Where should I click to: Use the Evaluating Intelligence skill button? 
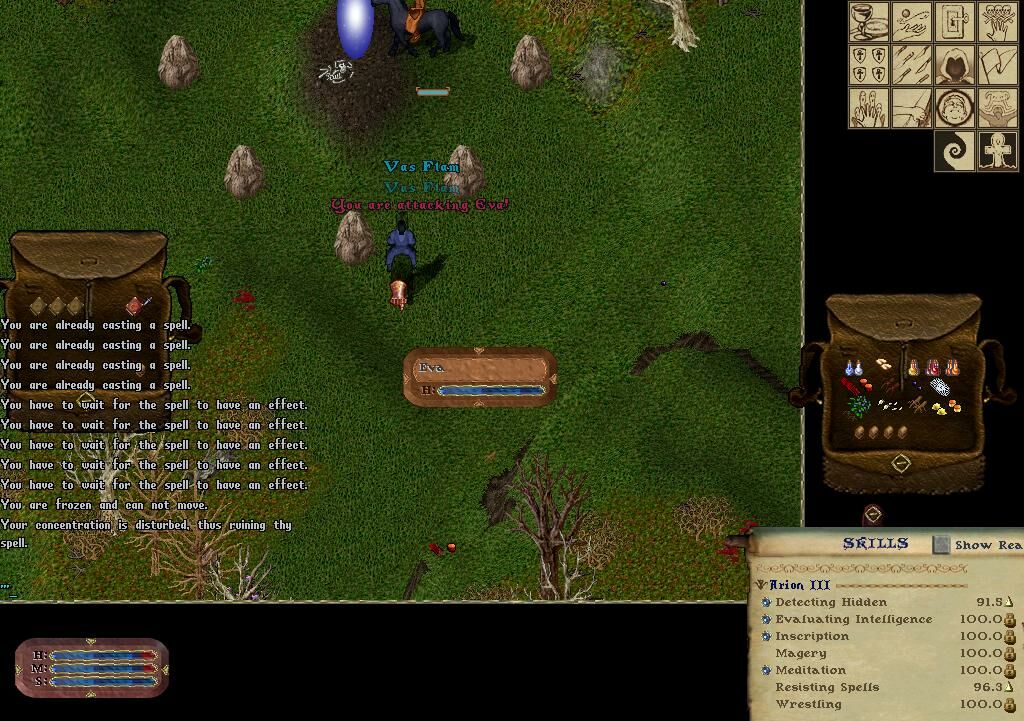coord(766,620)
